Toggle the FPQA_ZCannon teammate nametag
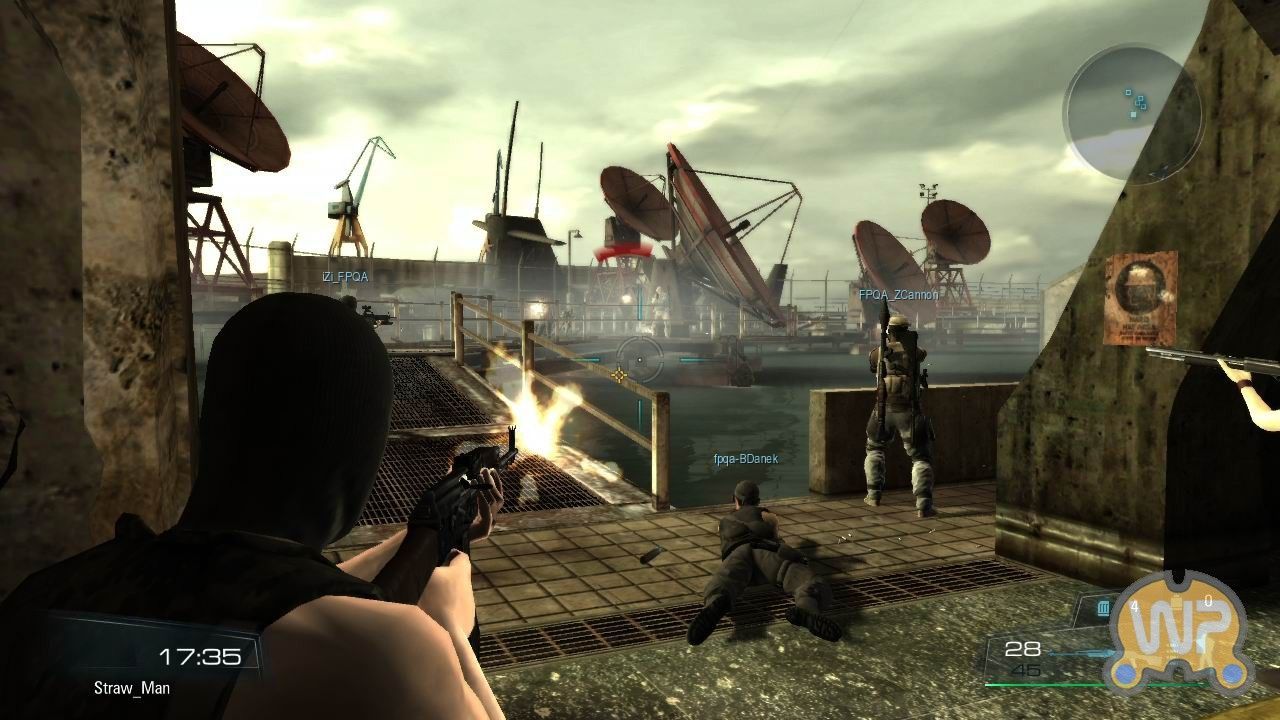This screenshot has height=720, width=1280. click(897, 295)
